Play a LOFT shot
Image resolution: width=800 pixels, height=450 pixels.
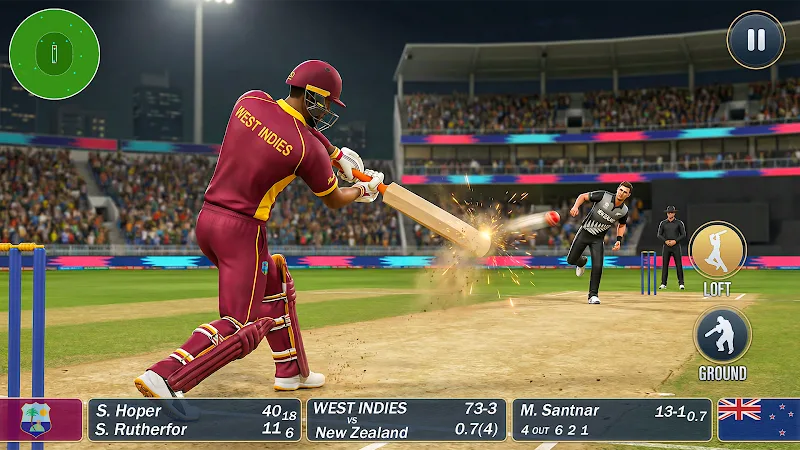pos(717,251)
